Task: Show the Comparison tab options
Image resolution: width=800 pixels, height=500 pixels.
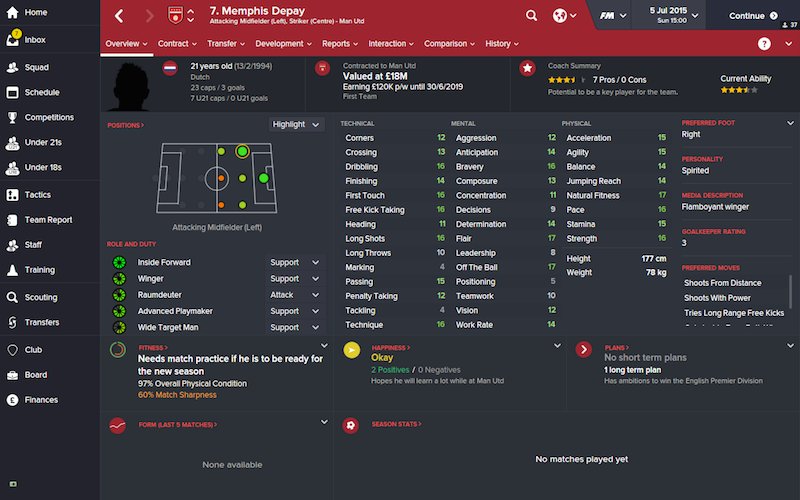Action: tap(449, 44)
